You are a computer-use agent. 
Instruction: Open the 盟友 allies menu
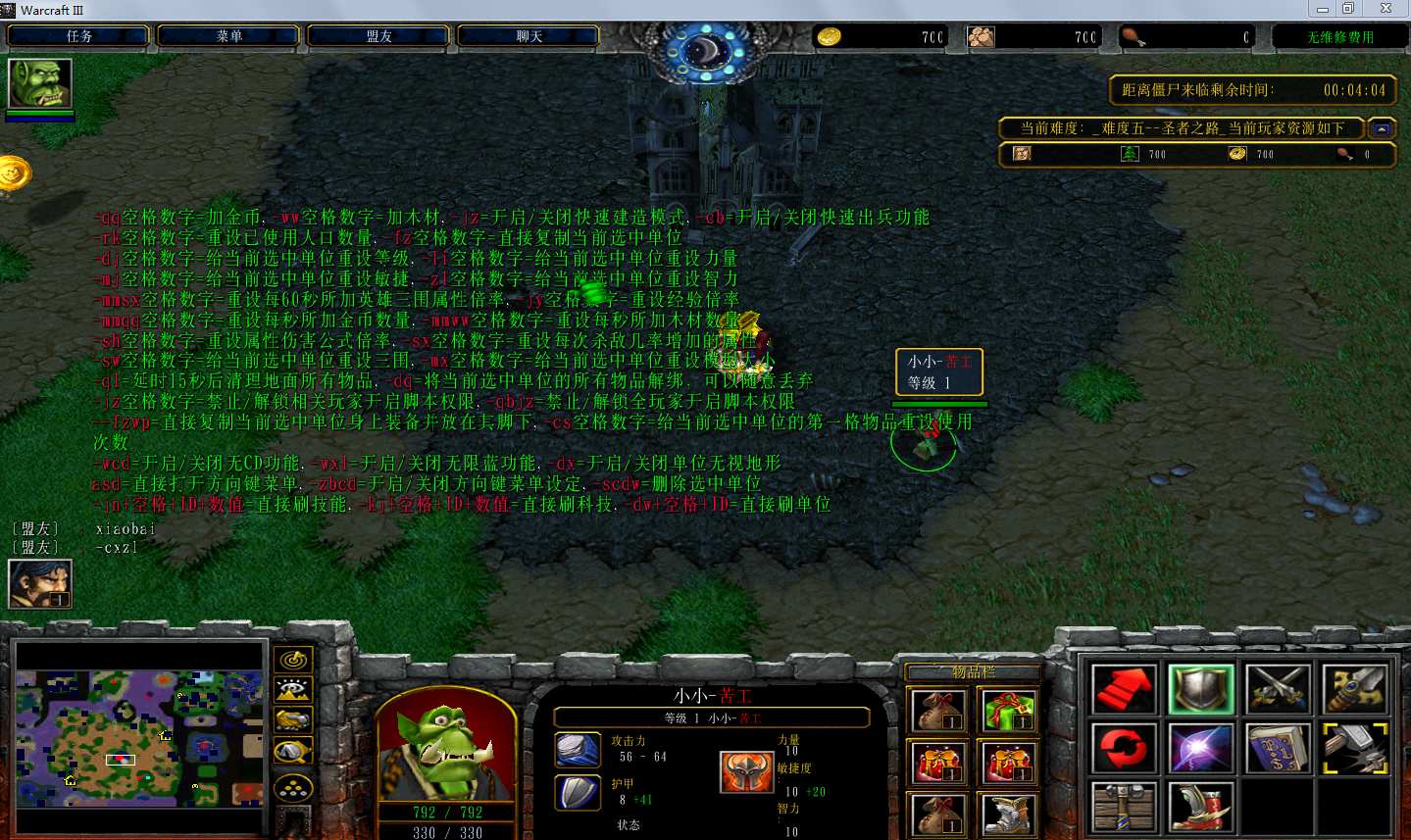click(x=378, y=36)
